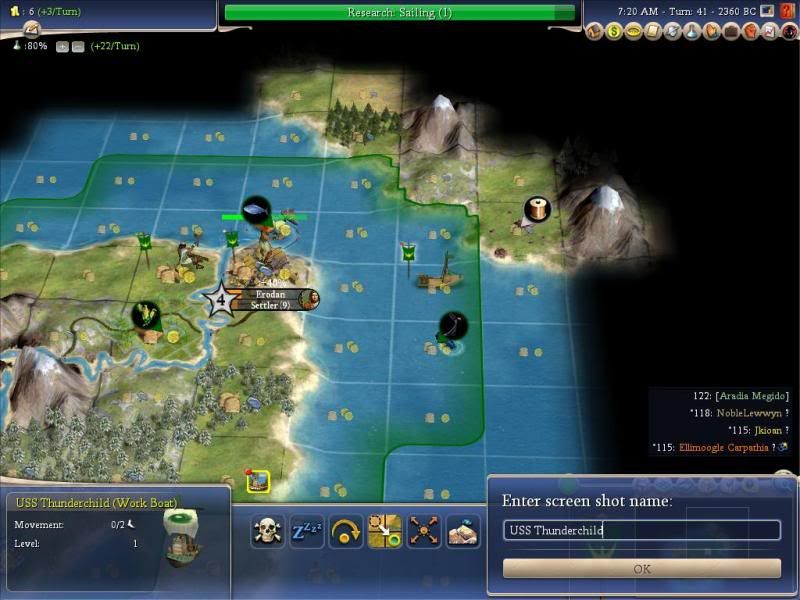This screenshot has width=800, height=600.
Task: Select the explore command with four arrows
Action: point(422,531)
